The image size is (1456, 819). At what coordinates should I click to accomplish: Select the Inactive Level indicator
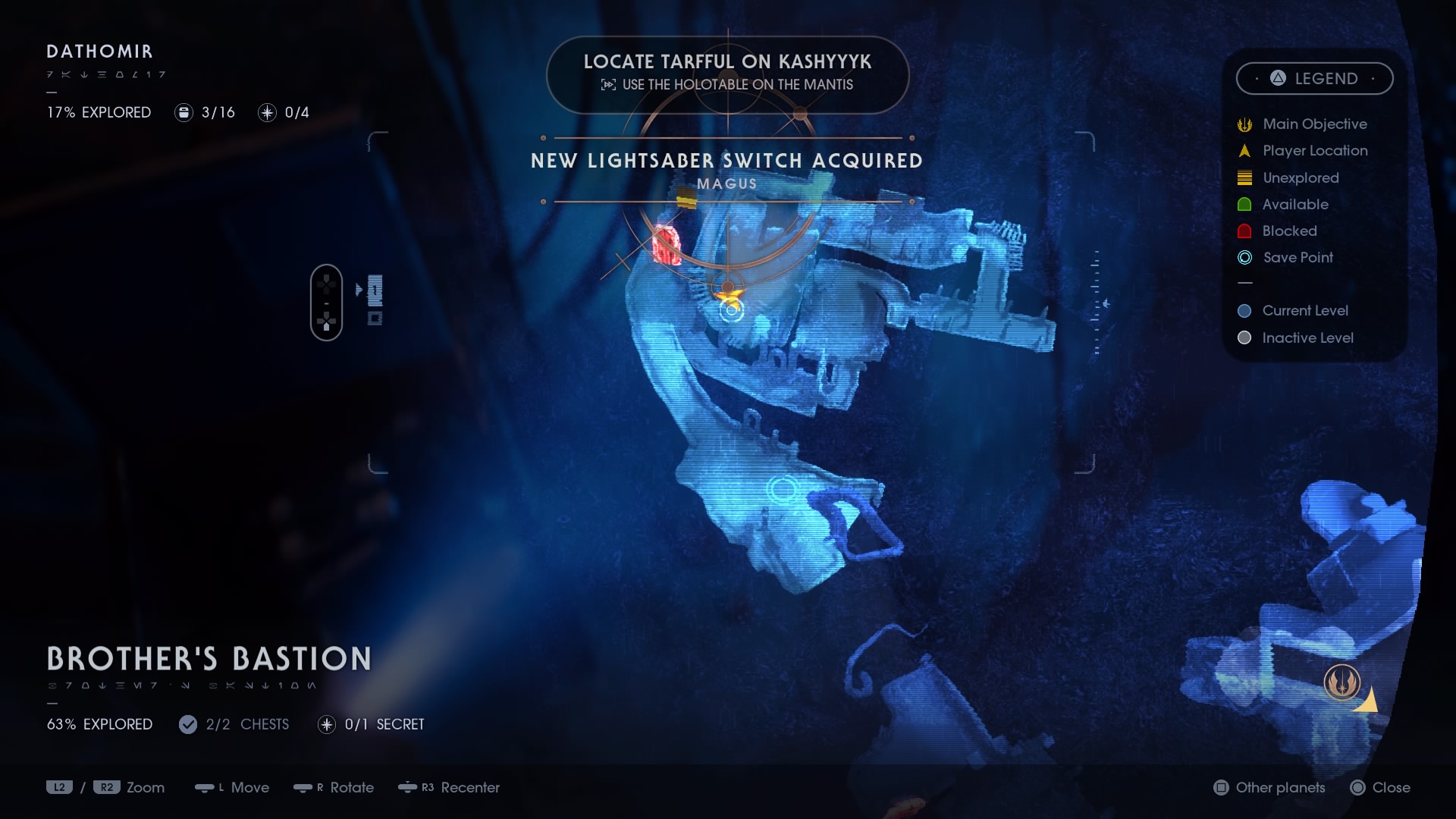coord(1244,337)
